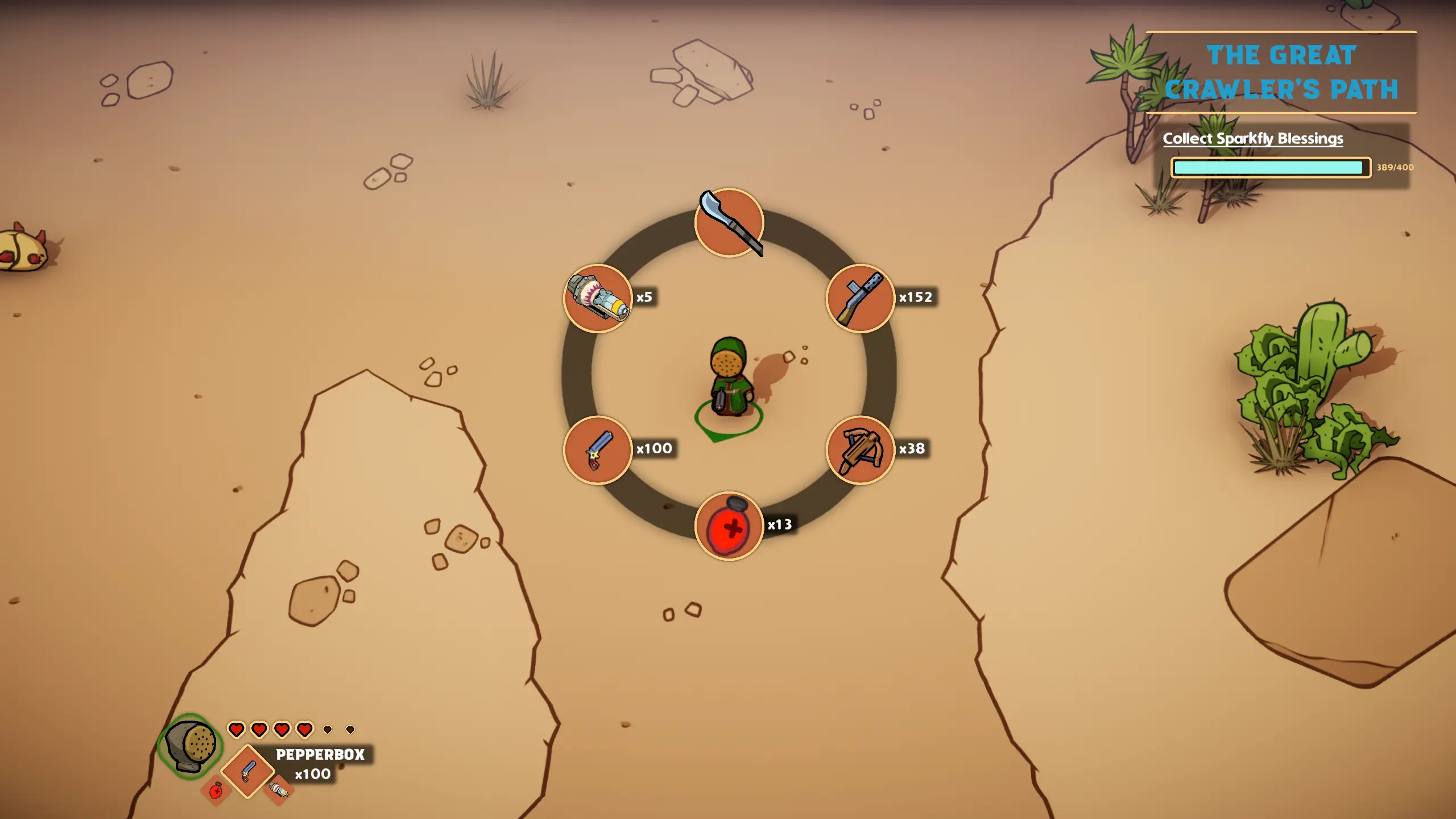
Task: Click the hooded character portrait
Action: [x=191, y=745]
